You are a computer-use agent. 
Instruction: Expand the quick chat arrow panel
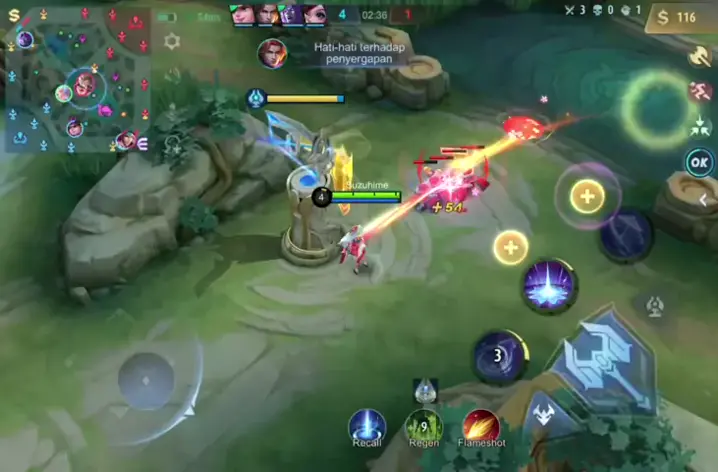pos(703,200)
